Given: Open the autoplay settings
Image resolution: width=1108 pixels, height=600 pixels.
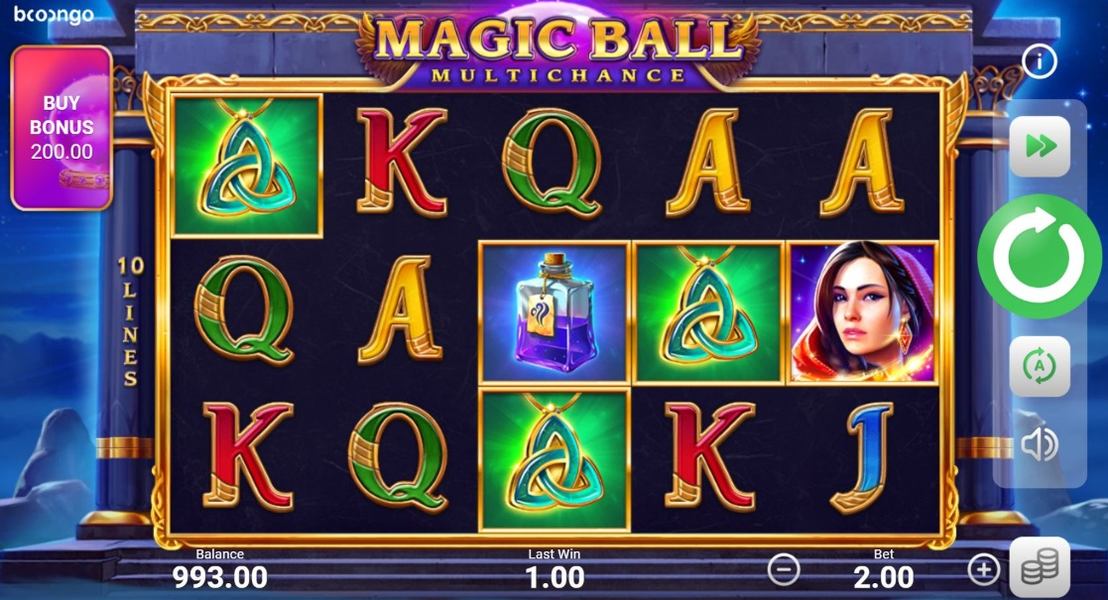Looking at the screenshot, I should pos(1040,367).
